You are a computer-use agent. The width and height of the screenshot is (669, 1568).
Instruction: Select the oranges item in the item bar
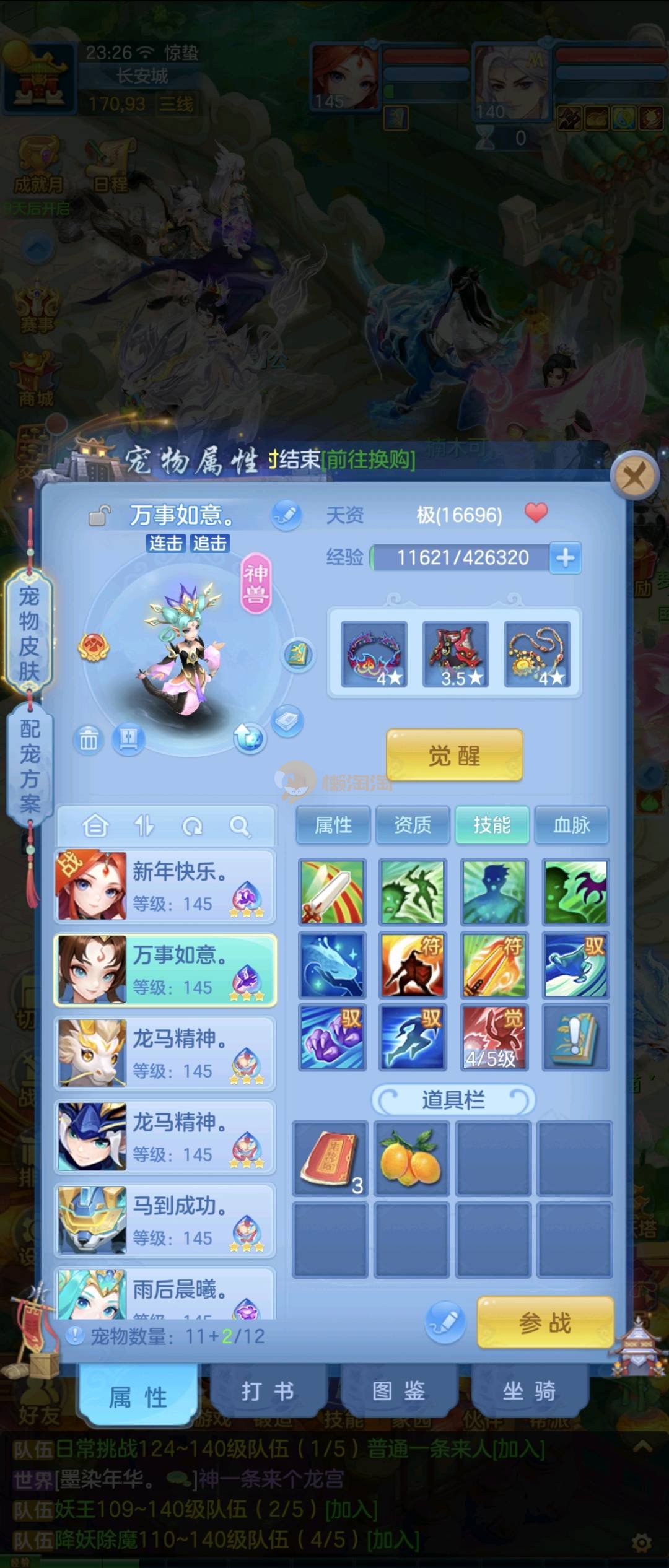(411, 1158)
